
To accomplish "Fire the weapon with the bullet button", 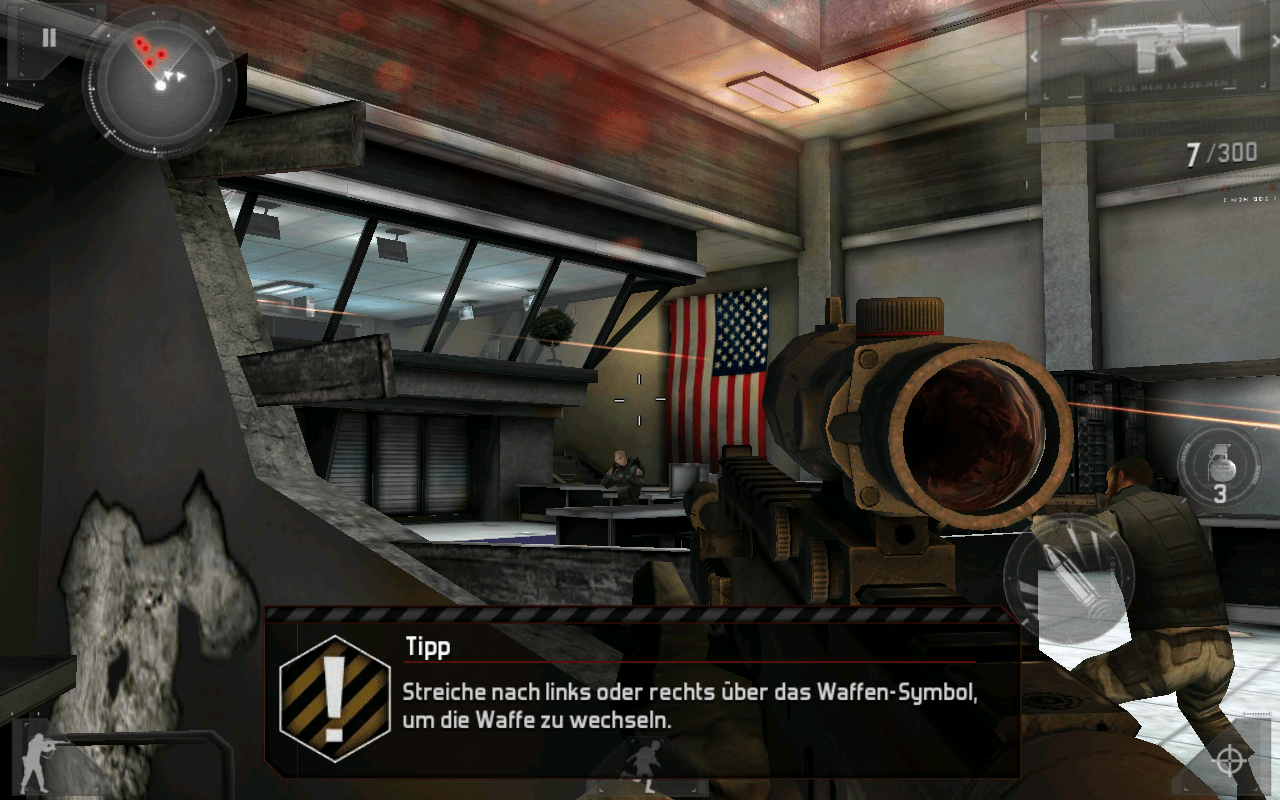I will click(1069, 578).
